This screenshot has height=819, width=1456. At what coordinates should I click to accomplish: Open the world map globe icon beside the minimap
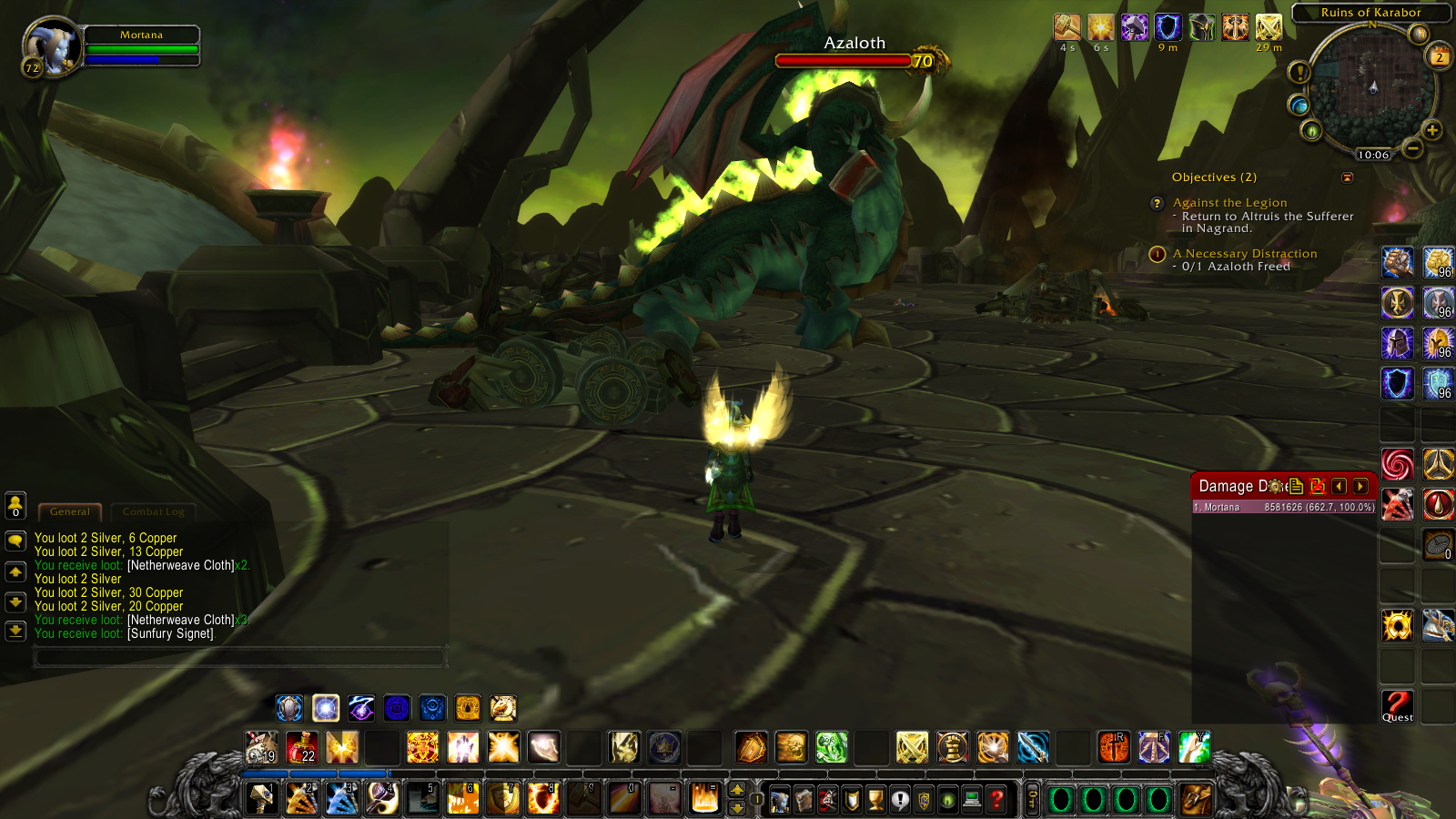(1300, 105)
